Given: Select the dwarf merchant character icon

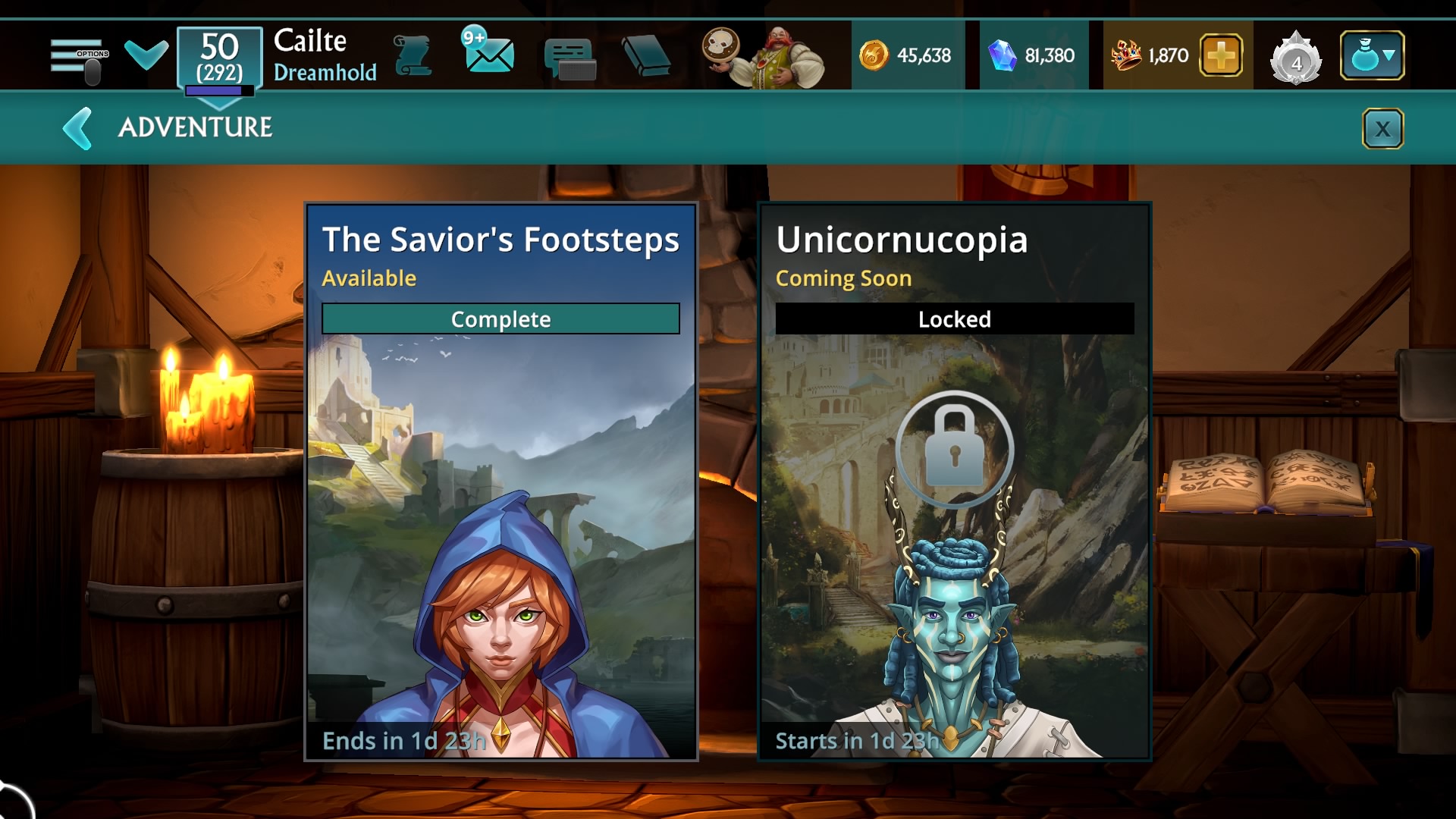Looking at the screenshot, I should click(764, 57).
